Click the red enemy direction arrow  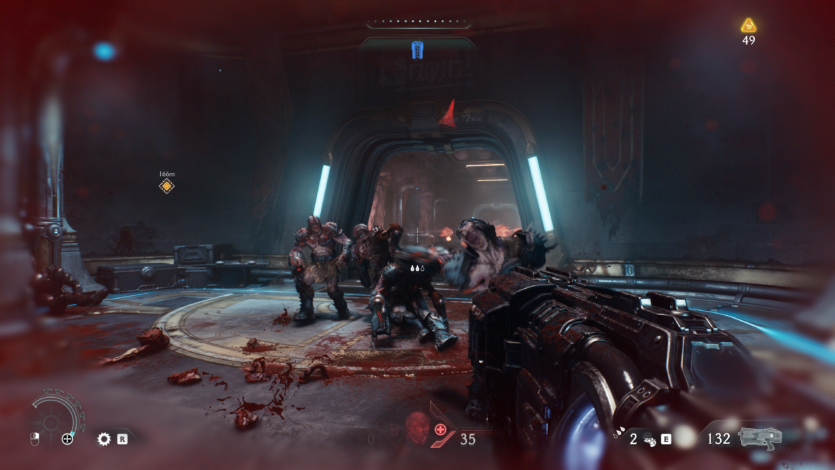[450, 114]
